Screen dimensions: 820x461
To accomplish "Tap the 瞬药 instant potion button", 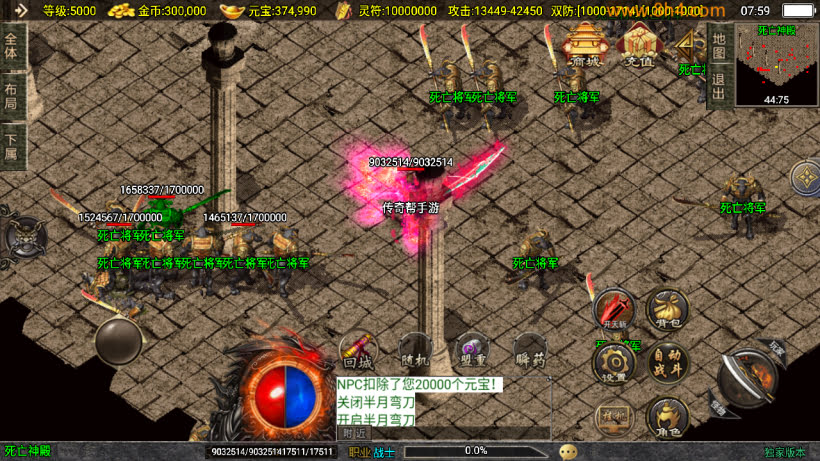I will click(530, 350).
